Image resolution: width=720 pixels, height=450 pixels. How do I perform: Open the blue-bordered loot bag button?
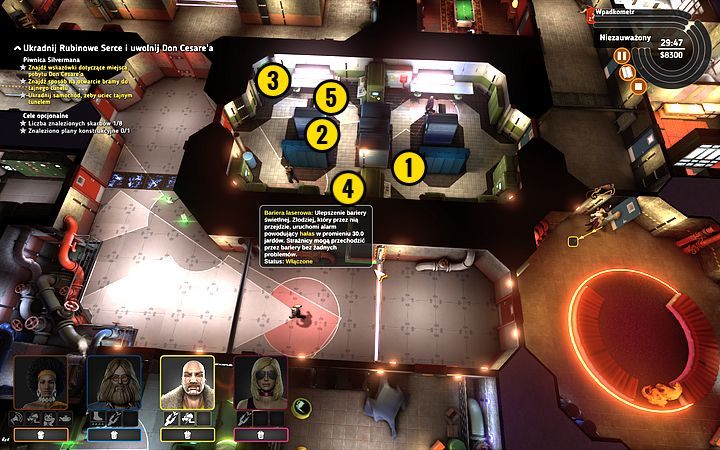click(x=114, y=435)
